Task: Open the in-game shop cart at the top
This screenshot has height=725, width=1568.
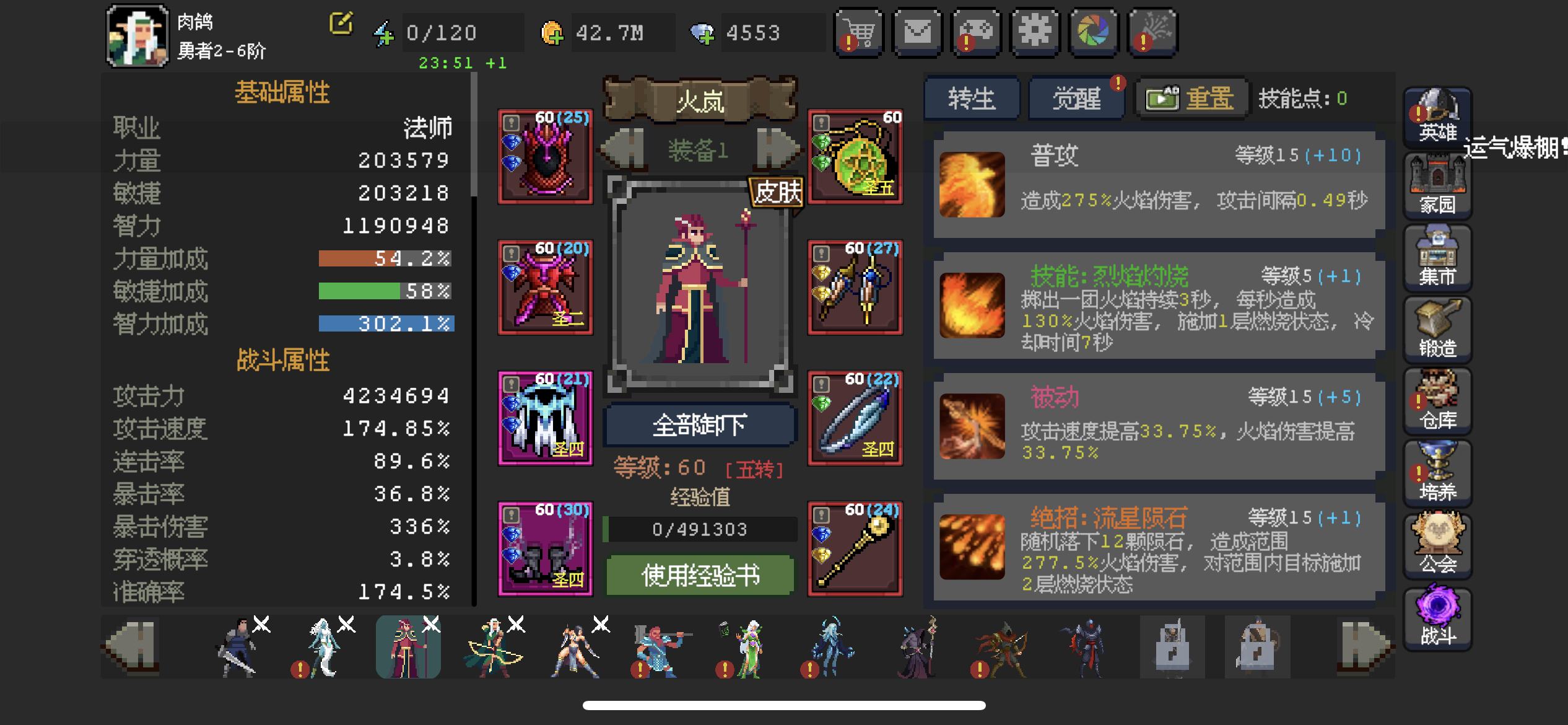Action: pyautogui.click(x=858, y=32)
